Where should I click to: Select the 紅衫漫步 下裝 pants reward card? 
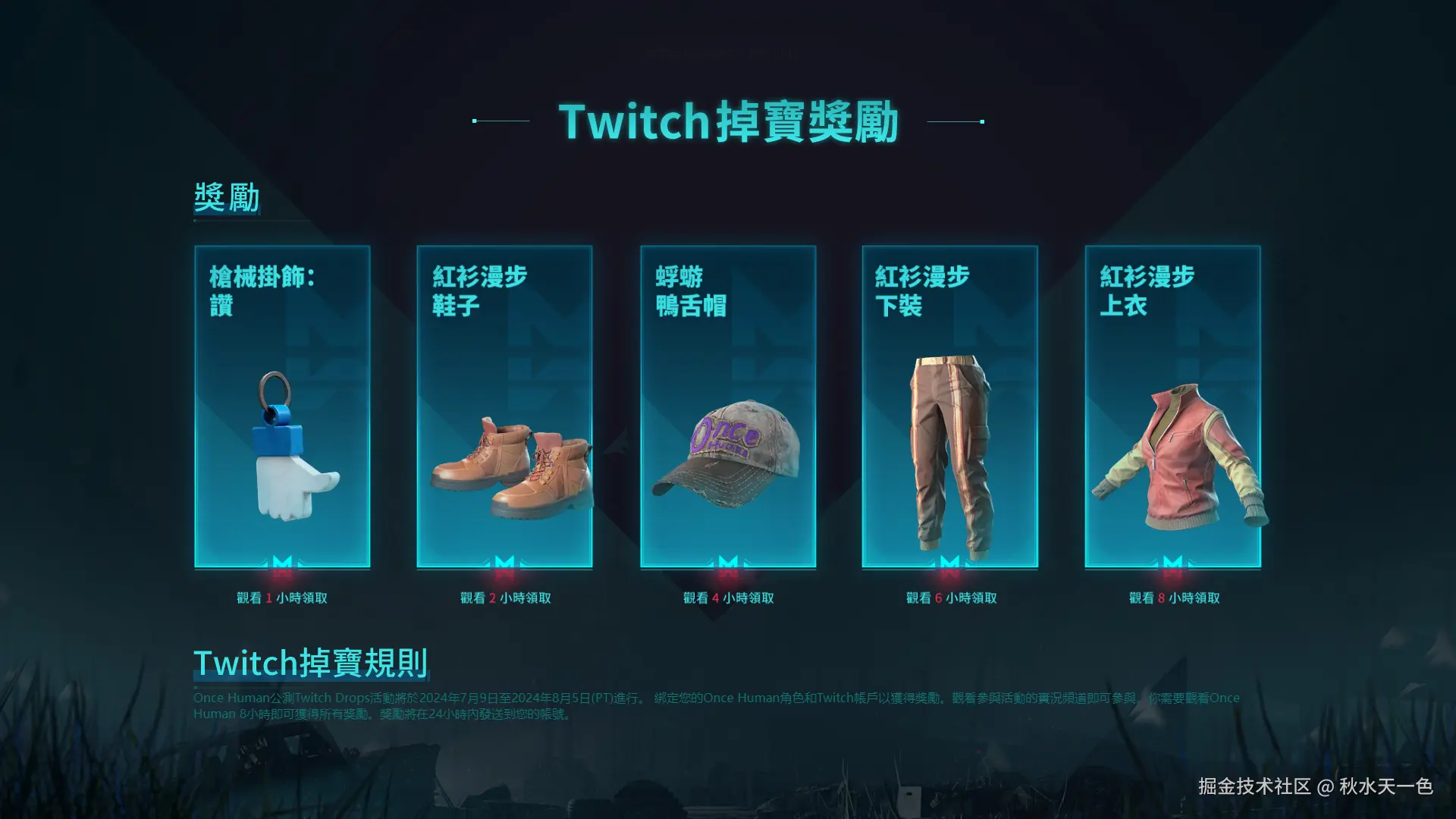(x=949, y=406)
